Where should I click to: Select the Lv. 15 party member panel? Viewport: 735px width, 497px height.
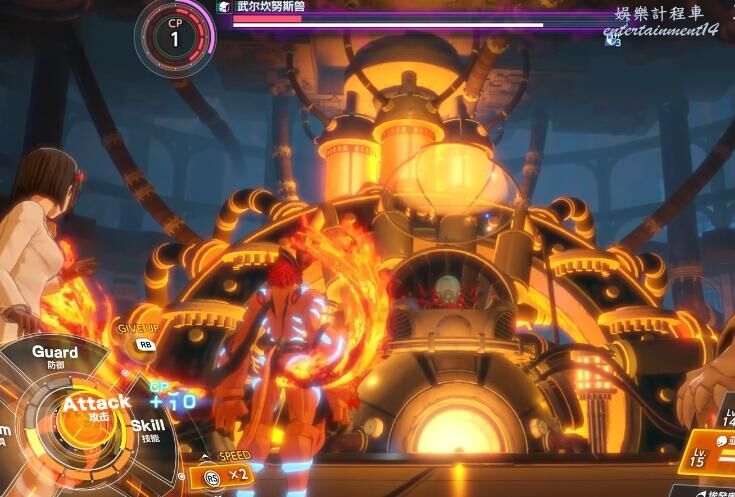tap(711, 462)
